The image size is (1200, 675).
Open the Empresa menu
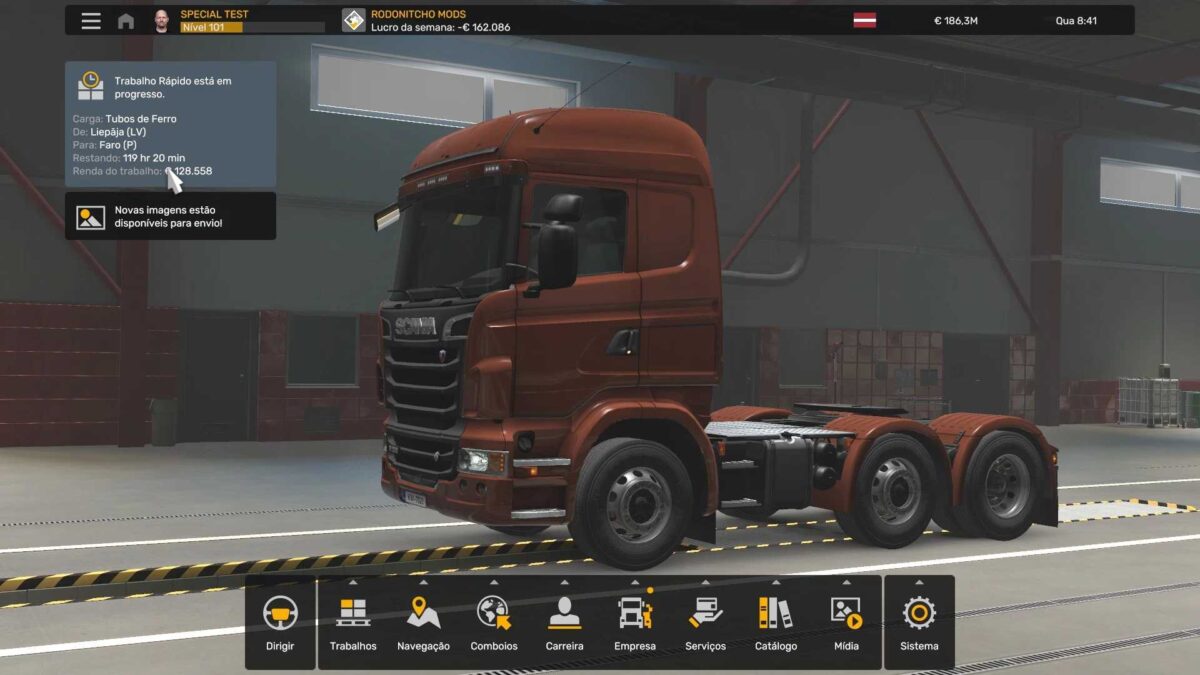coord(635,622)
